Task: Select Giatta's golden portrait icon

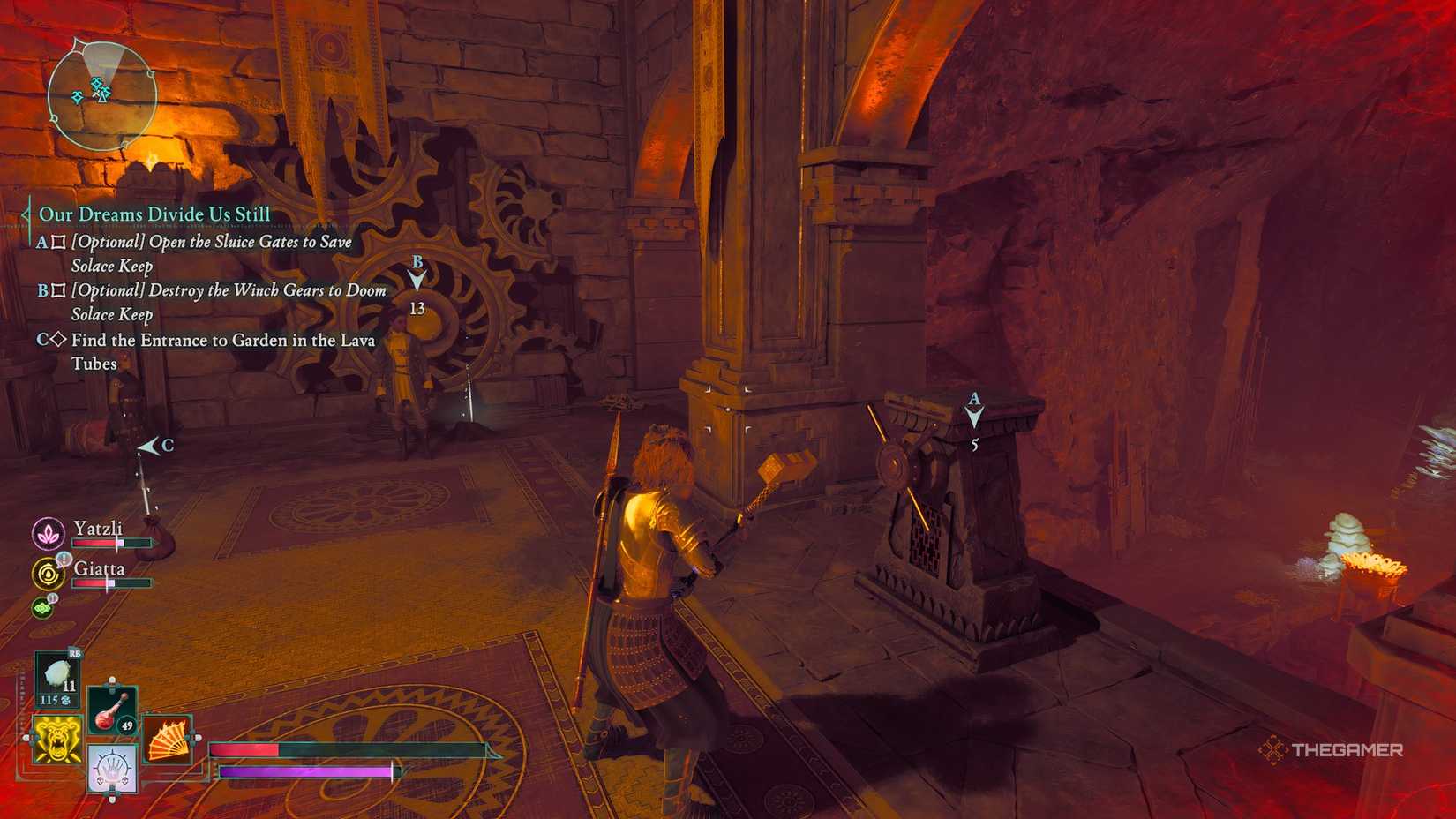Action: click(49, 574)
